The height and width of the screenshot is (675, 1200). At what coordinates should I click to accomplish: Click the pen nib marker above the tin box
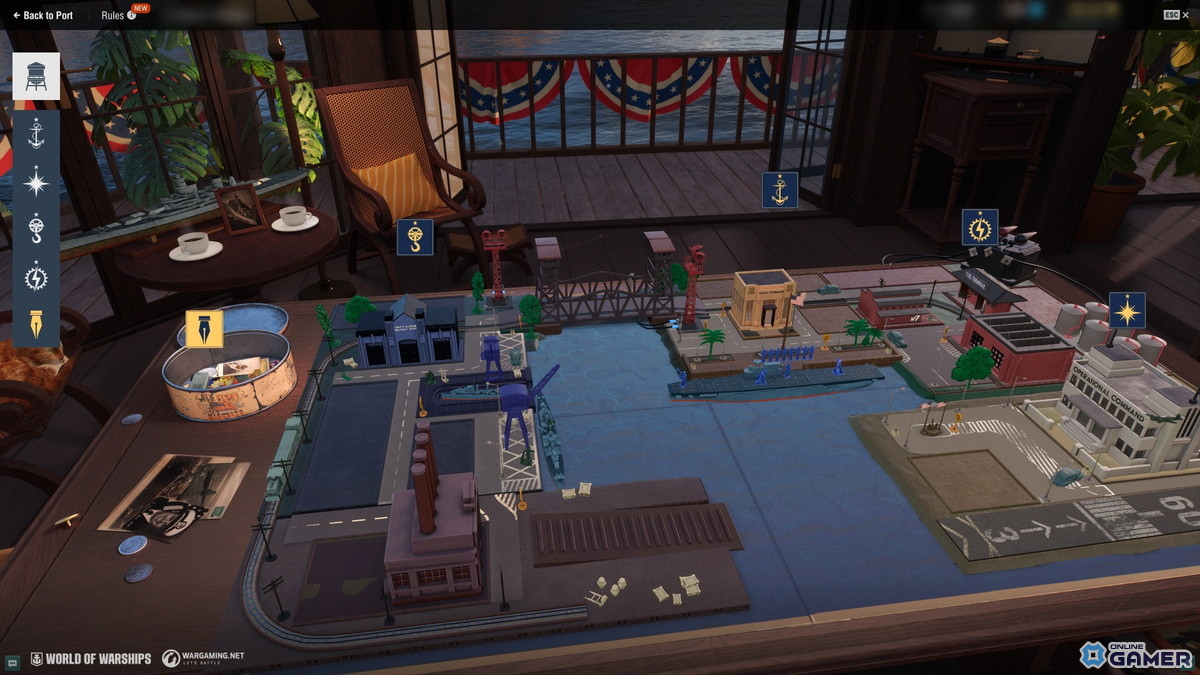(x=204, y=328)
